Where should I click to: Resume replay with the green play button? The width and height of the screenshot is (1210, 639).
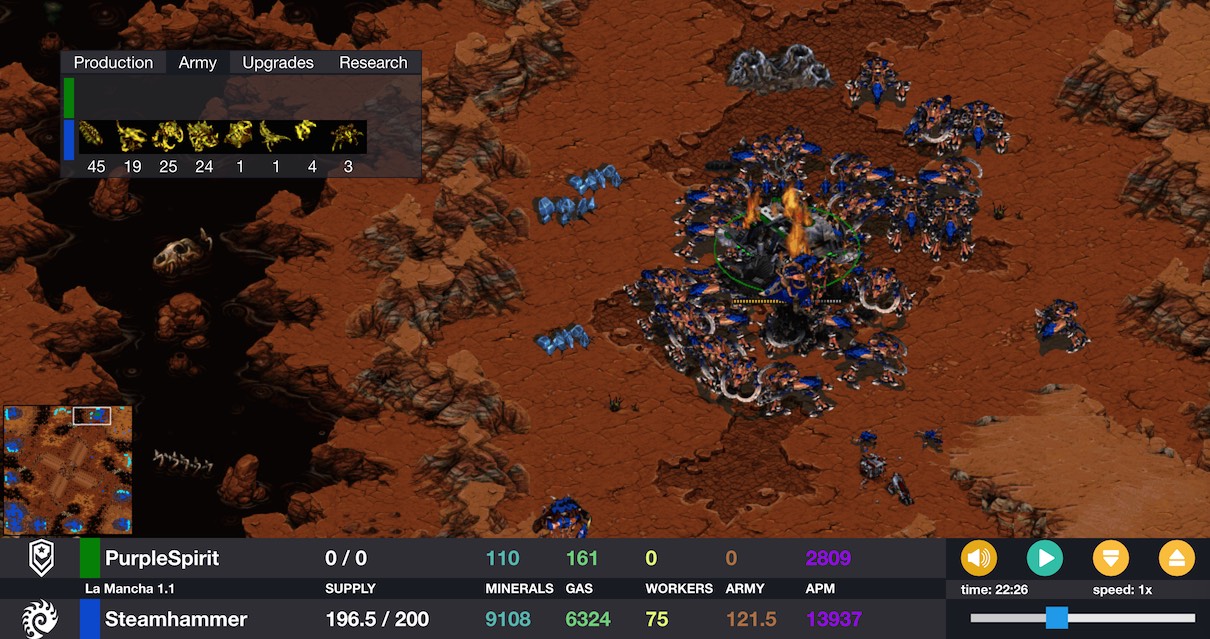pos(1044,557)
